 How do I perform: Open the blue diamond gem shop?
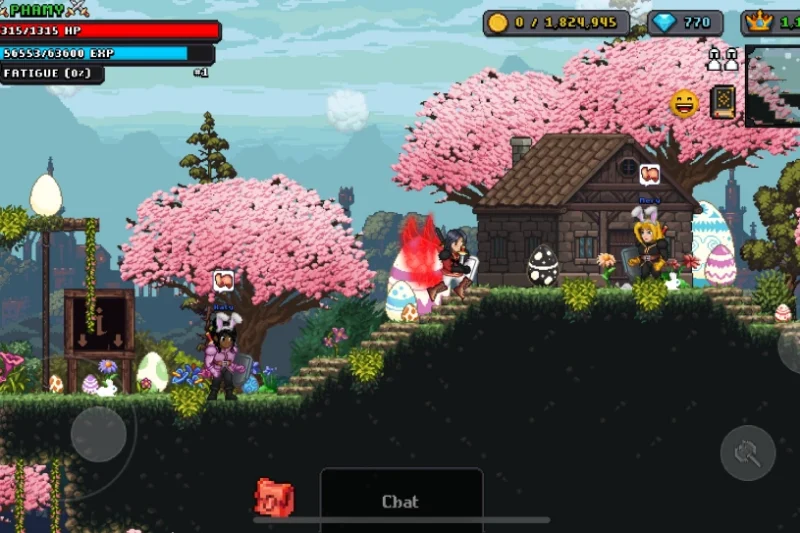pyautogui.click(x=685, y=23)
